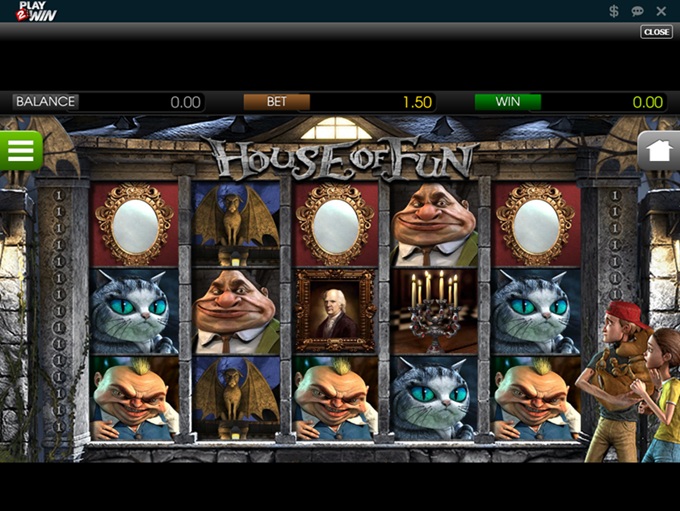Viewport: 680px width, 511px height.
Task: Open the chat bubble icon
Action: tap(638, 11)
